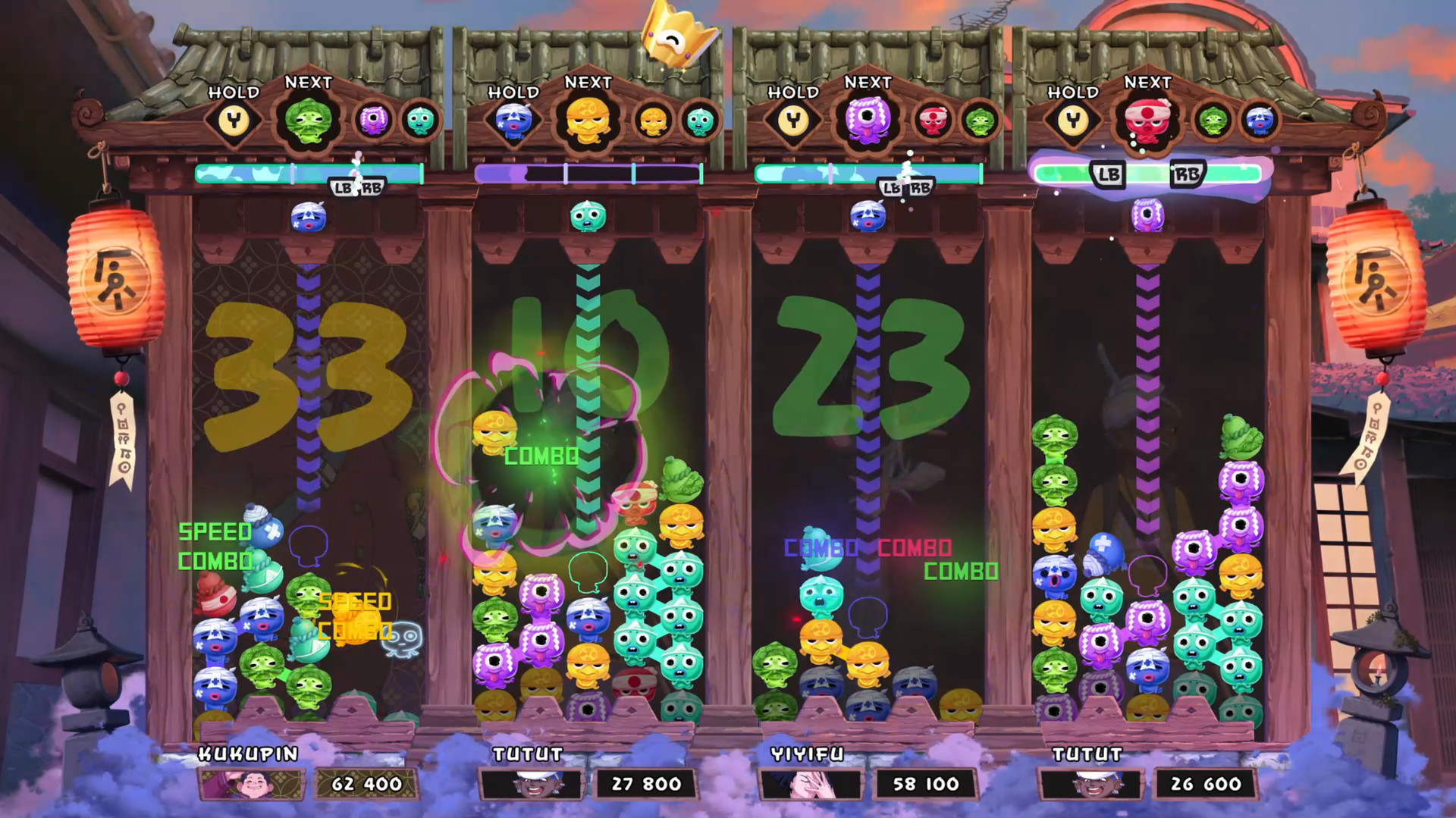Screen dimensions: 1456x818
Task: Select the YIYIFU player nameplate
Action: [808, 755]
